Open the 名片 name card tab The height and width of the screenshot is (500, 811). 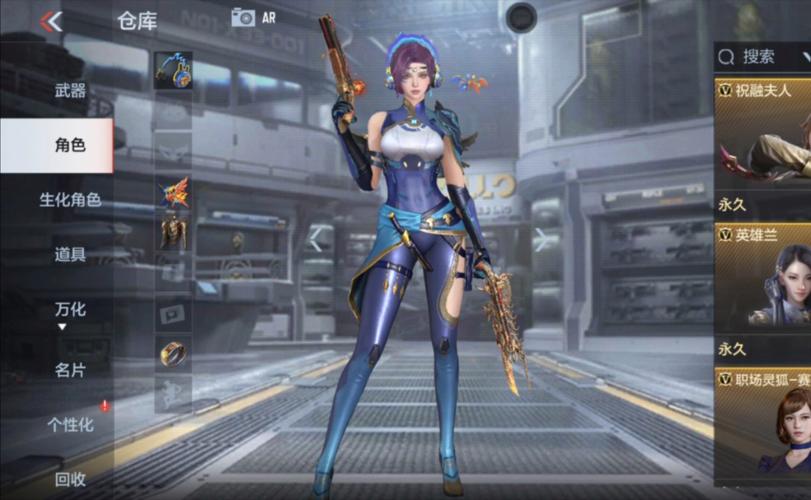(70, 370)
